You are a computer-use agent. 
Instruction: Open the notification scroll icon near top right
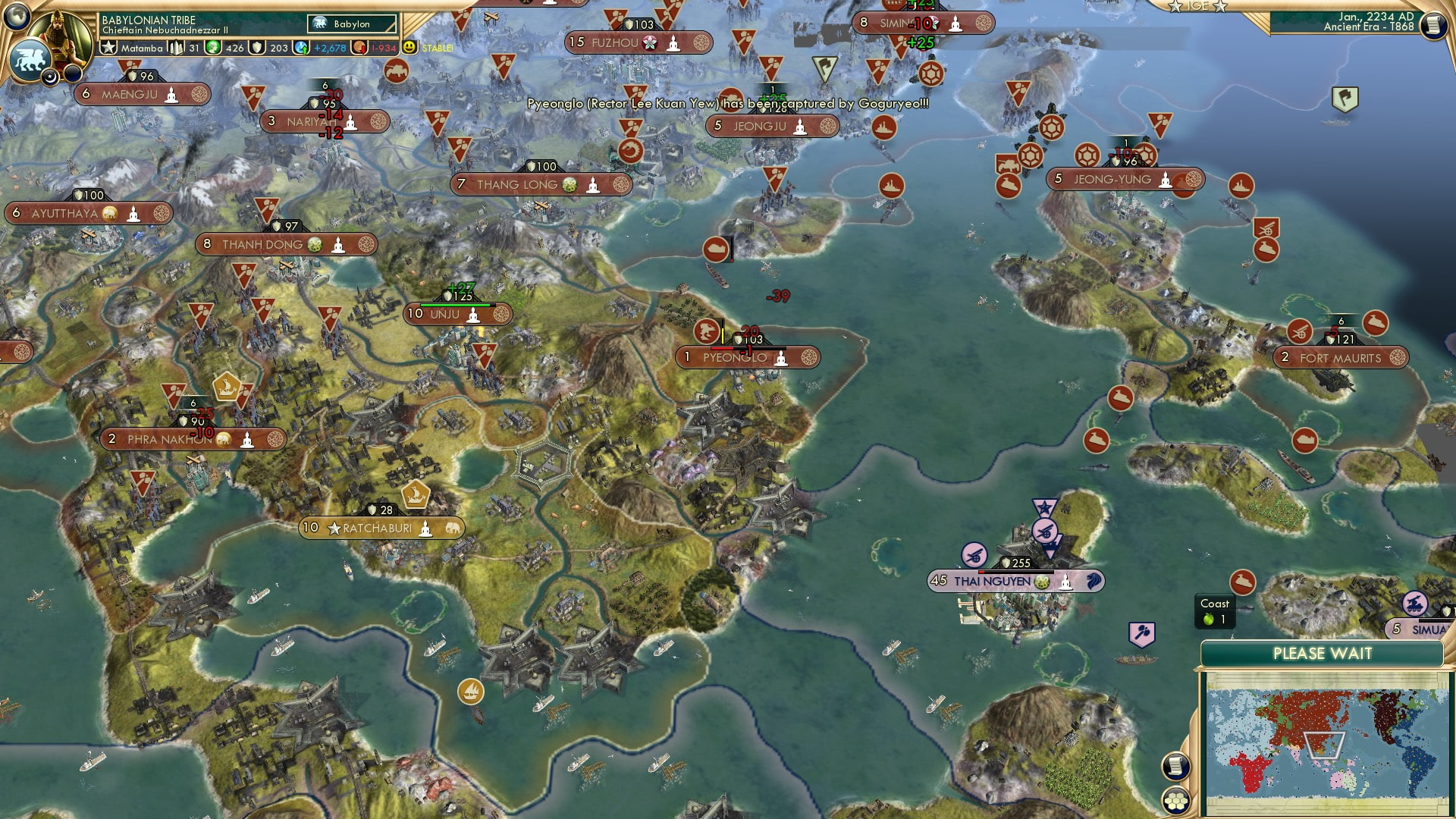[x=1432, y=24]
